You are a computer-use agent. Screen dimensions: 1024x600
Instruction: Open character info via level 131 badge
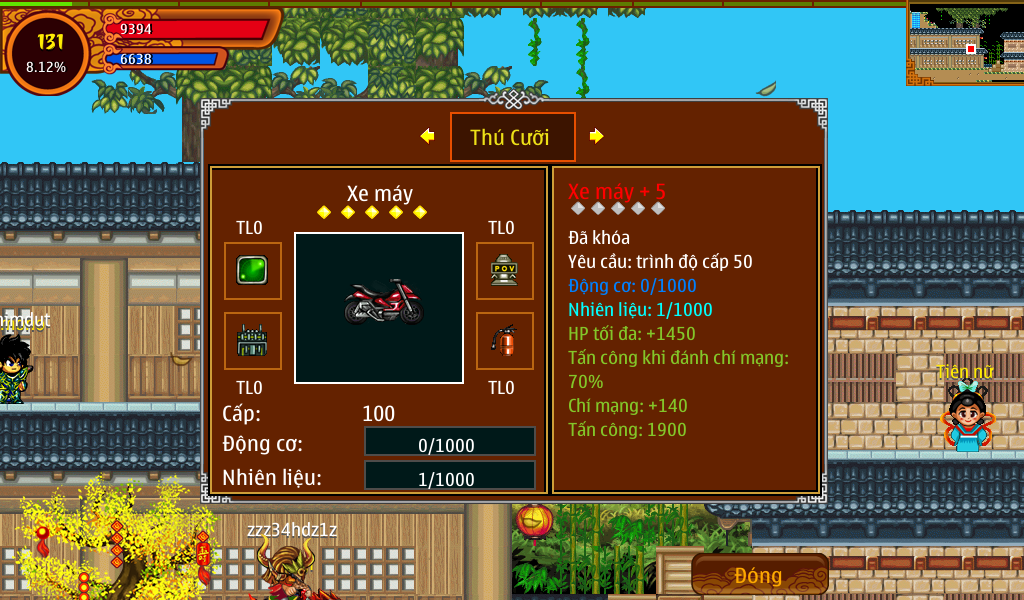(47, 52)
